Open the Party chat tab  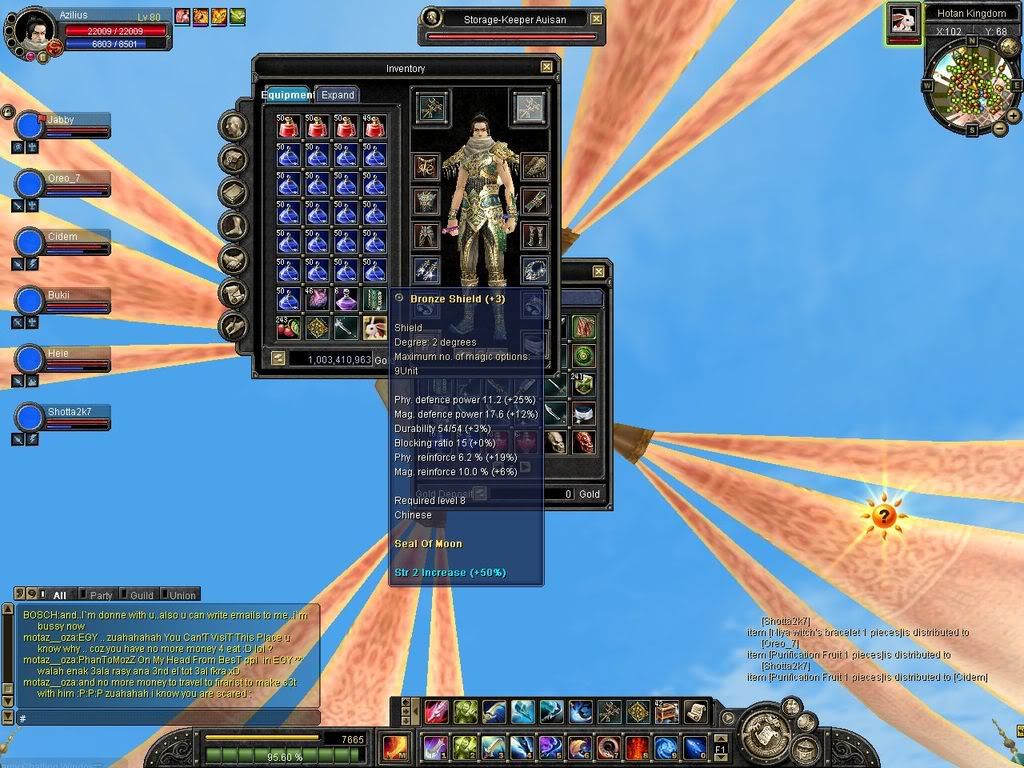point(101,595)
